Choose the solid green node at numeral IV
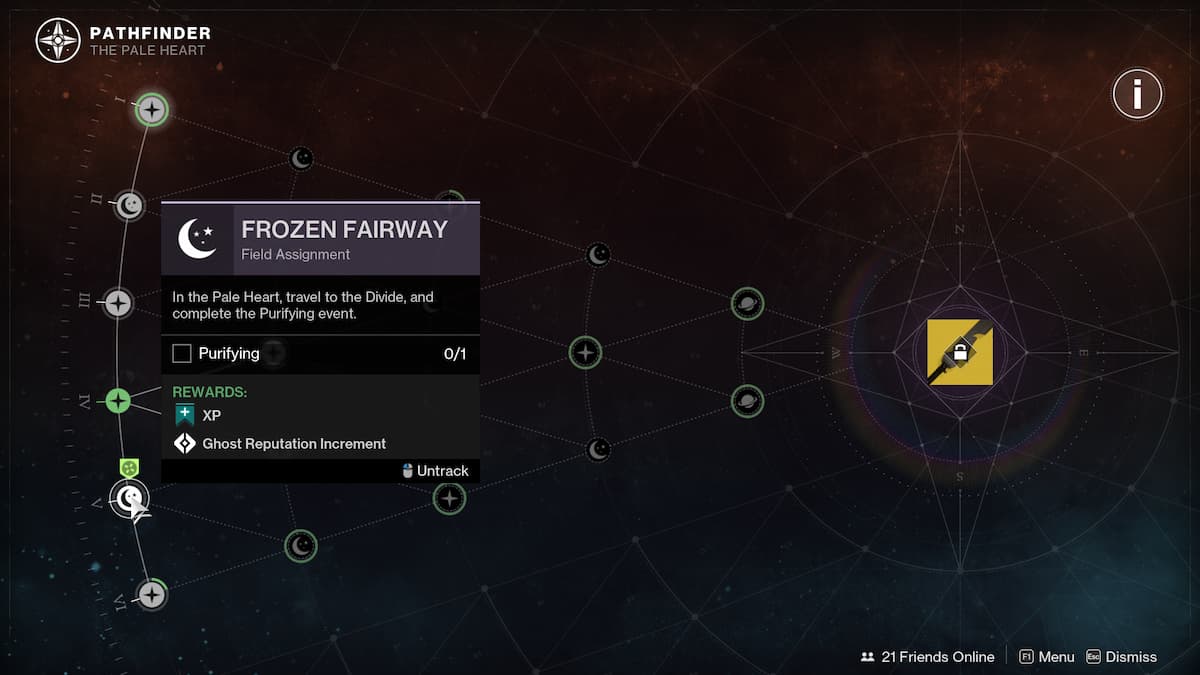Viewport: 1200px width, 675px height. pyautogui.click(x=118, y=401)
